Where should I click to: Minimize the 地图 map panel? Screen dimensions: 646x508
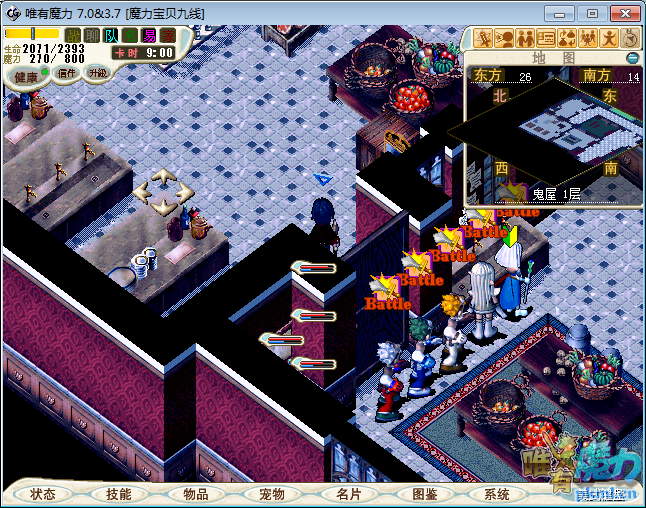pyautogui.click(x=632, y=58)
